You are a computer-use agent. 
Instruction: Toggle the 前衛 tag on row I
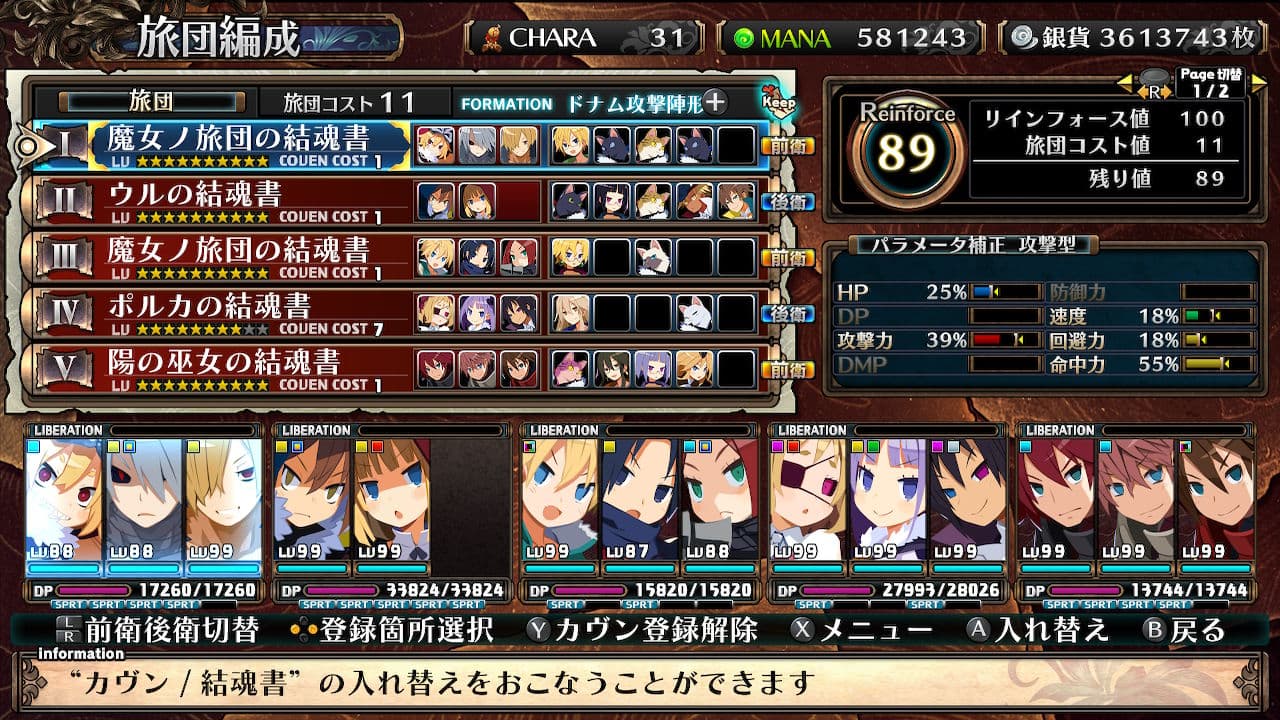pos(787,145)
